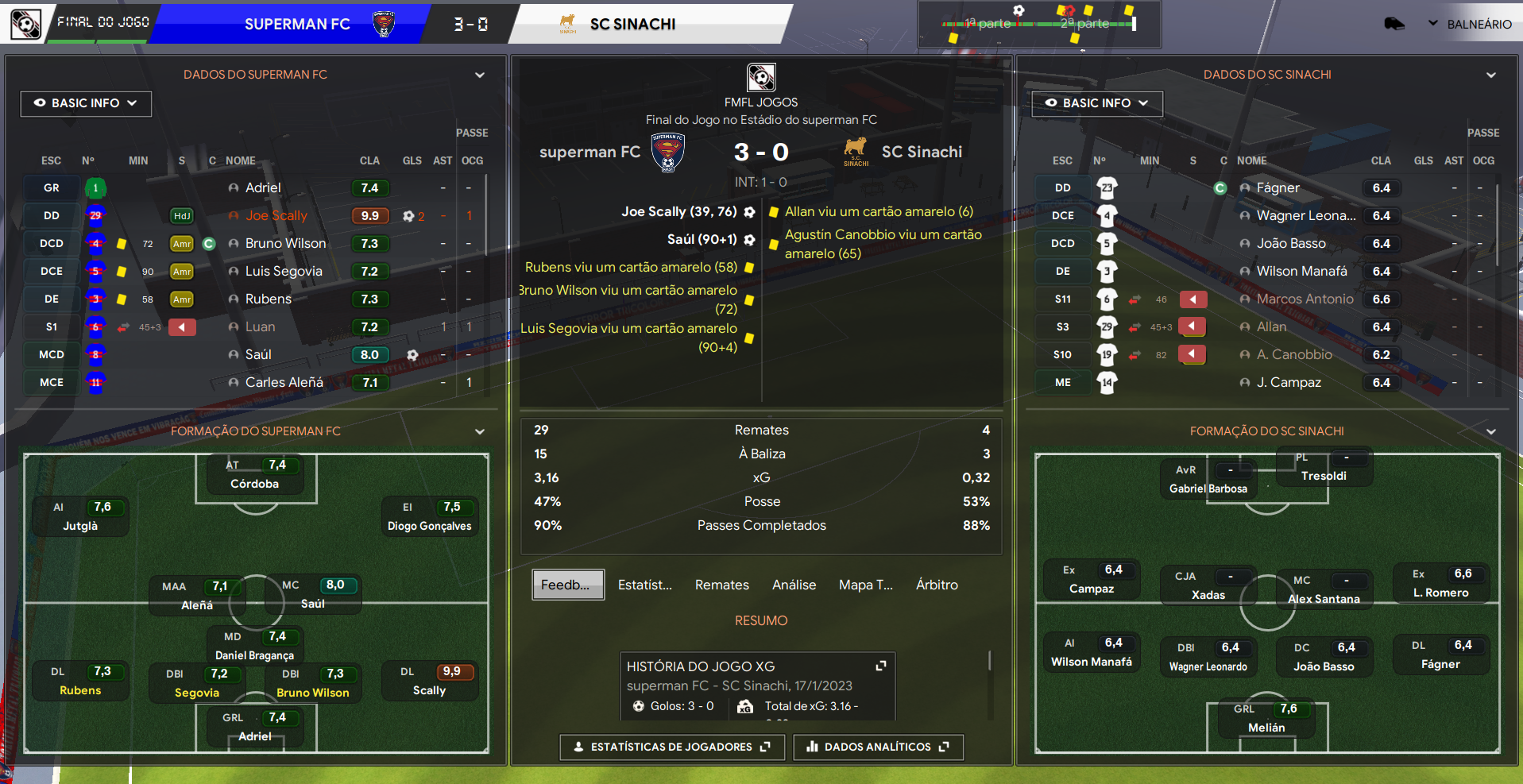Open Dados Analíticos
Image resolution: width=1523 pixels, height=784 pixels.
878,747
